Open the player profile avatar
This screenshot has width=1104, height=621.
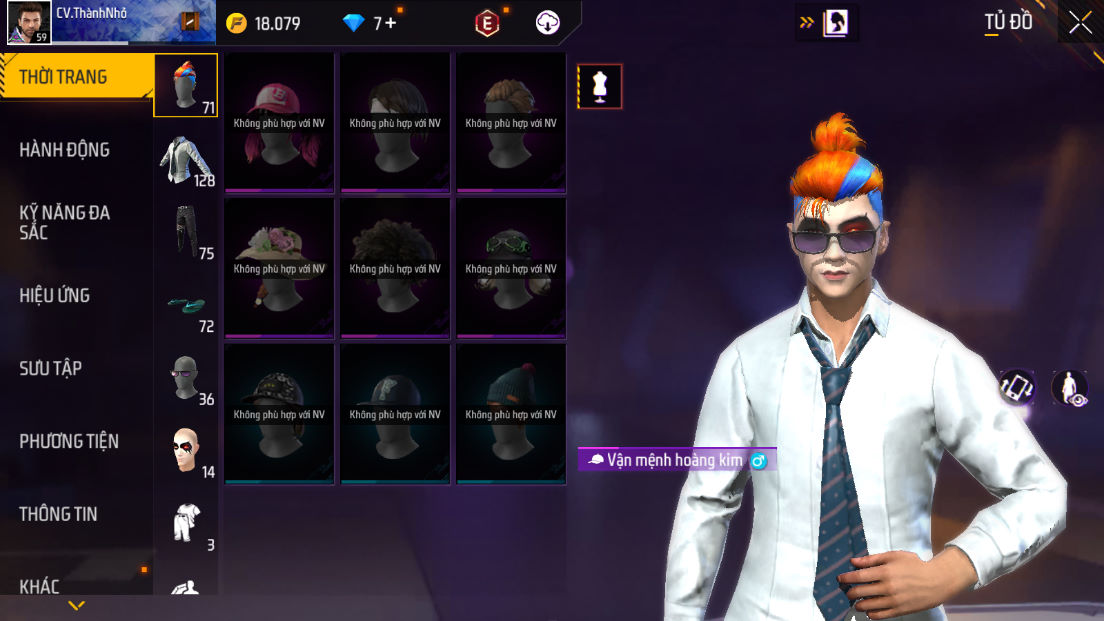pos(29,22)
